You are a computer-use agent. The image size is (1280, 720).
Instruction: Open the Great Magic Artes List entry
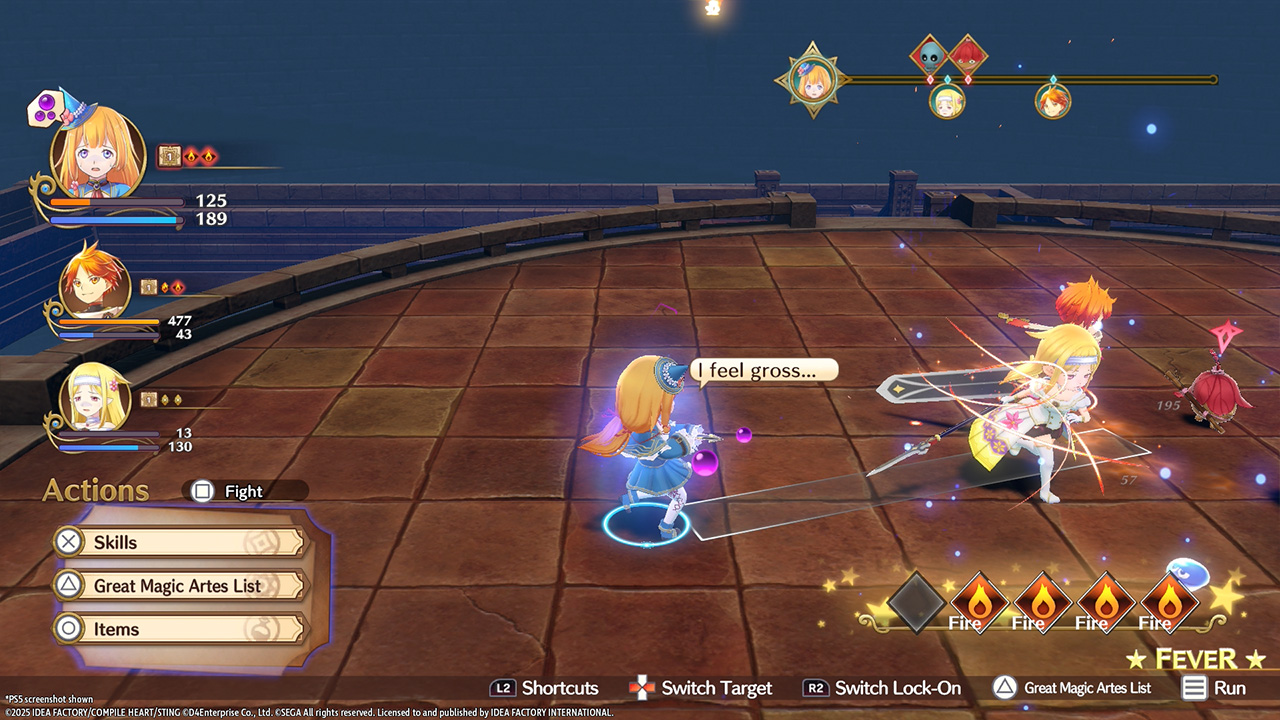tap(178, 586)
